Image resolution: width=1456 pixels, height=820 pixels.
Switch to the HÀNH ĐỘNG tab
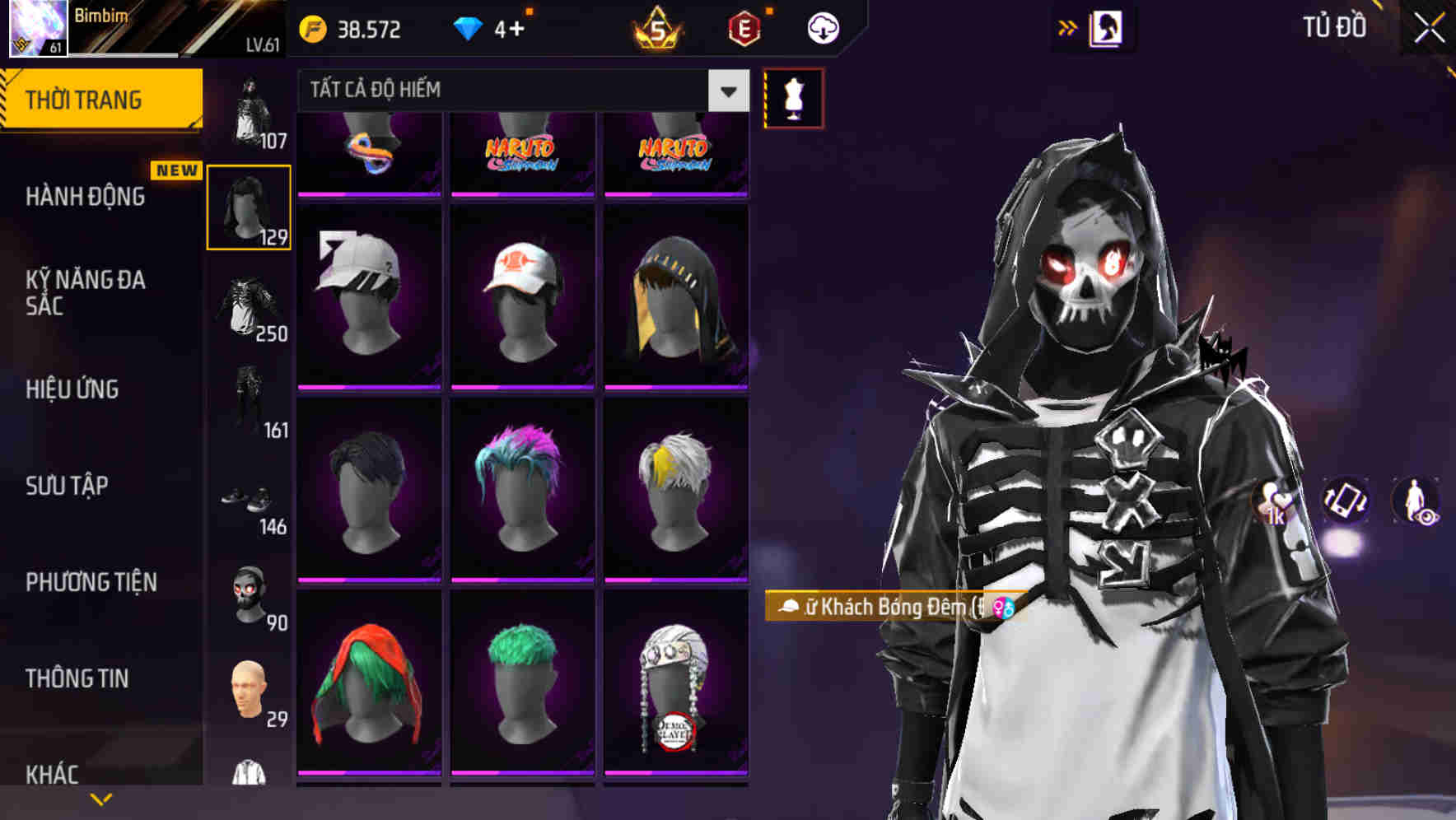pyautogui.click(x=89, y=197)
